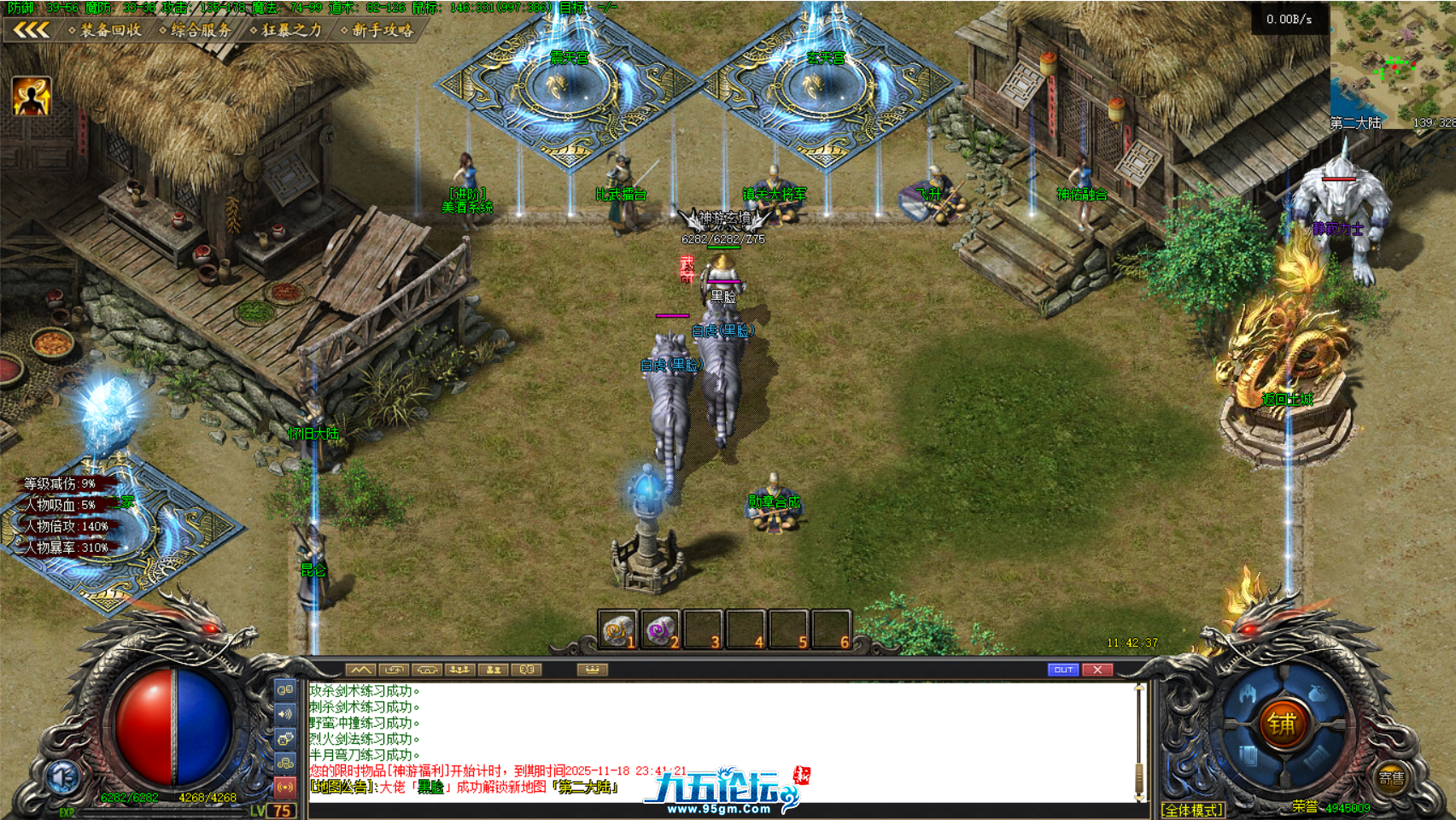Select the trade/exchange icon above the chat box

coord(395,670)
